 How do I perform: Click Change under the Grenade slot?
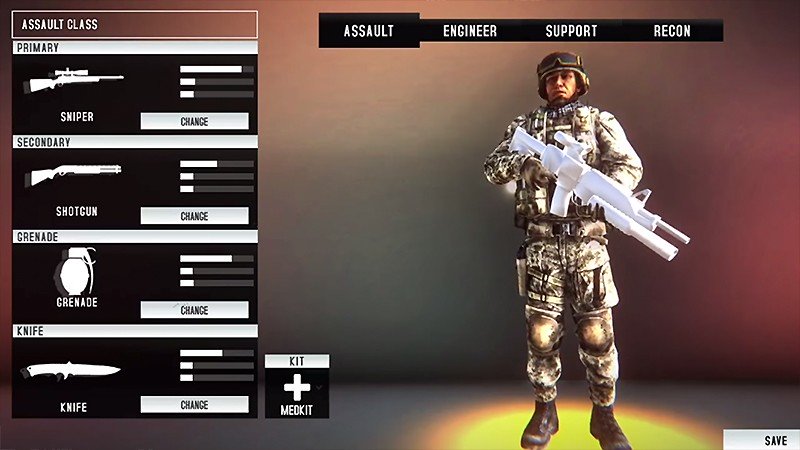(x=194, y=310)
